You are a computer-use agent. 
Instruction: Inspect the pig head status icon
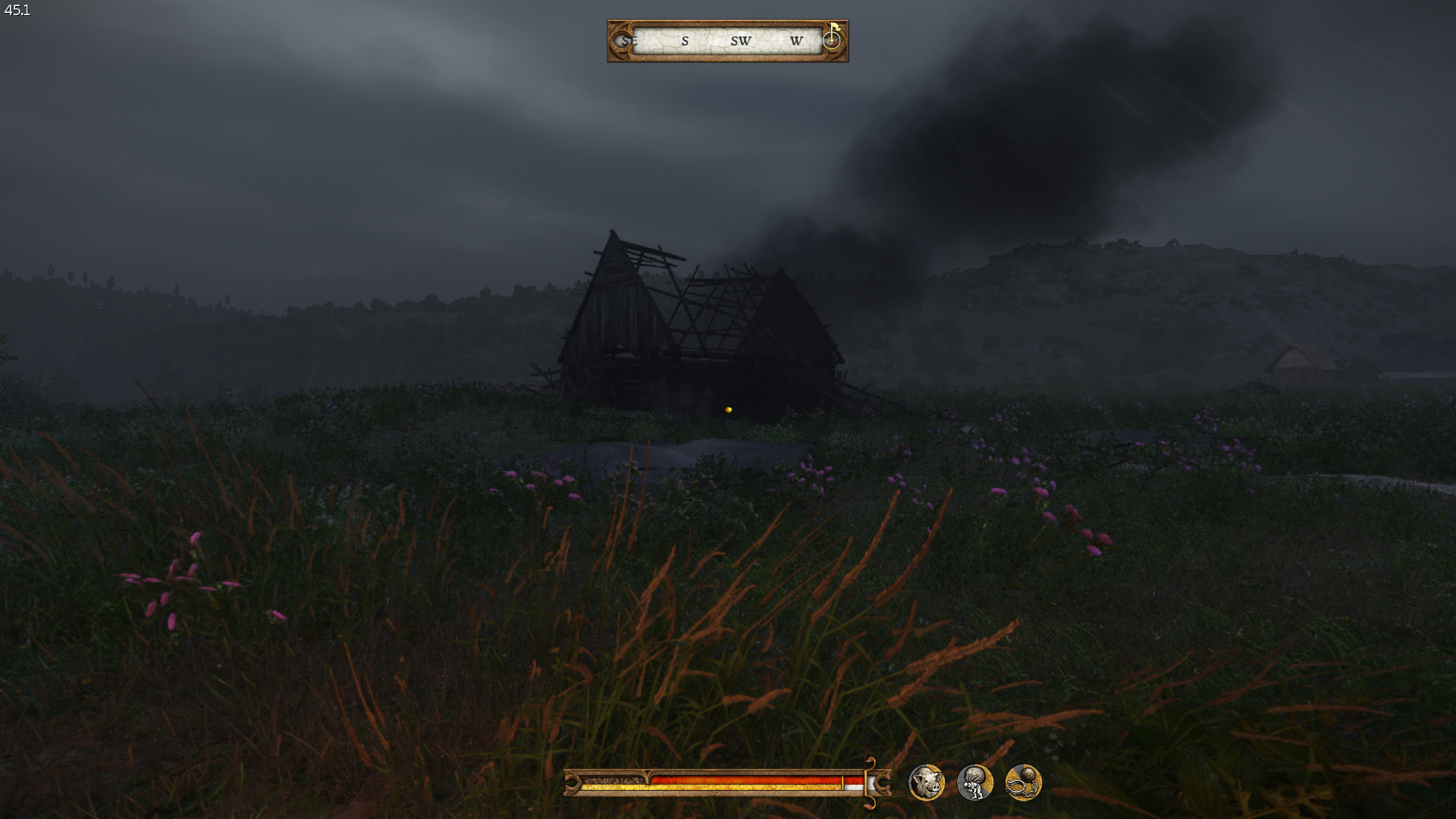point(926,783)
